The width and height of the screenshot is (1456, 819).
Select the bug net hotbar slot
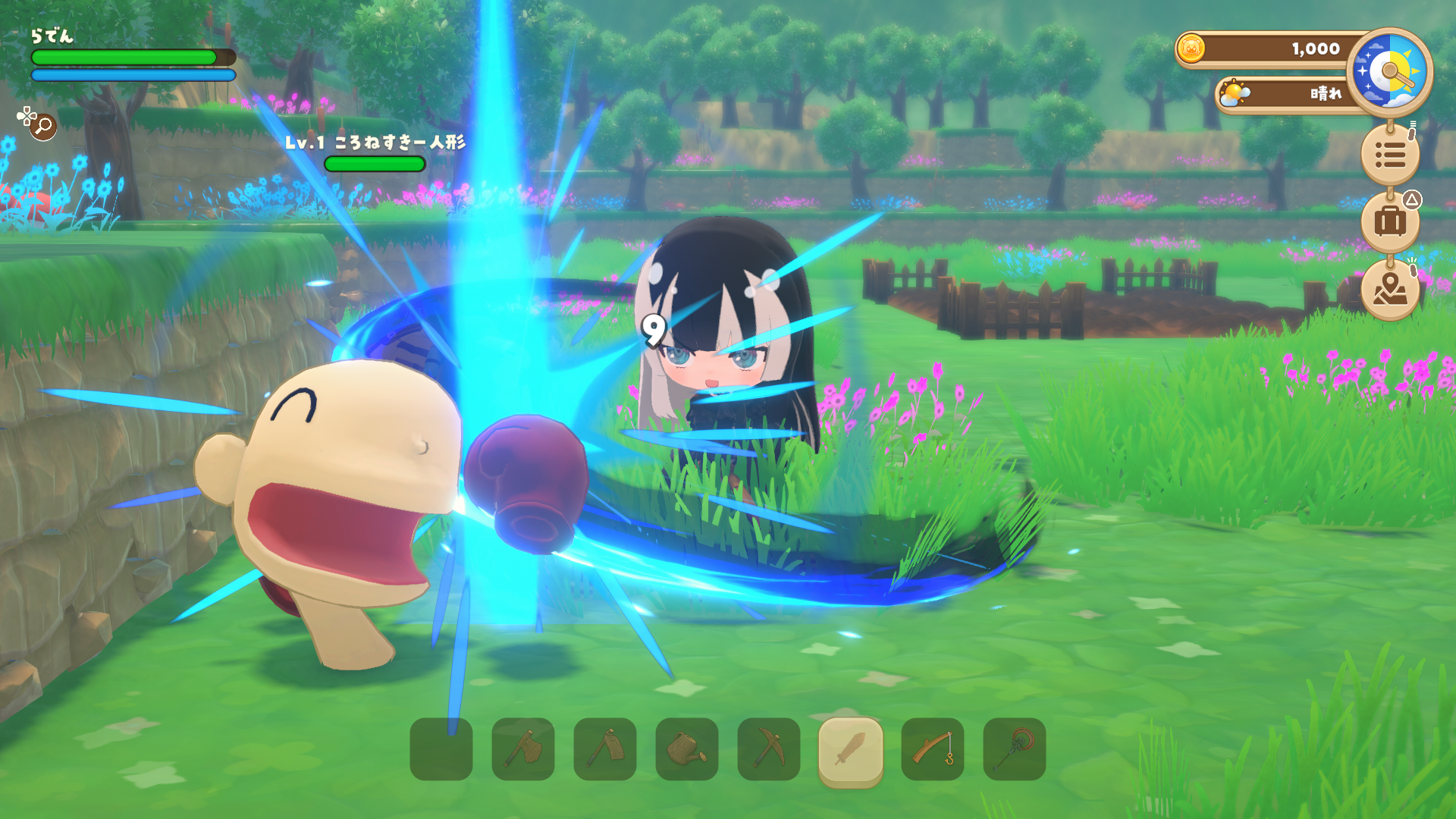(x=1015, y=749)
